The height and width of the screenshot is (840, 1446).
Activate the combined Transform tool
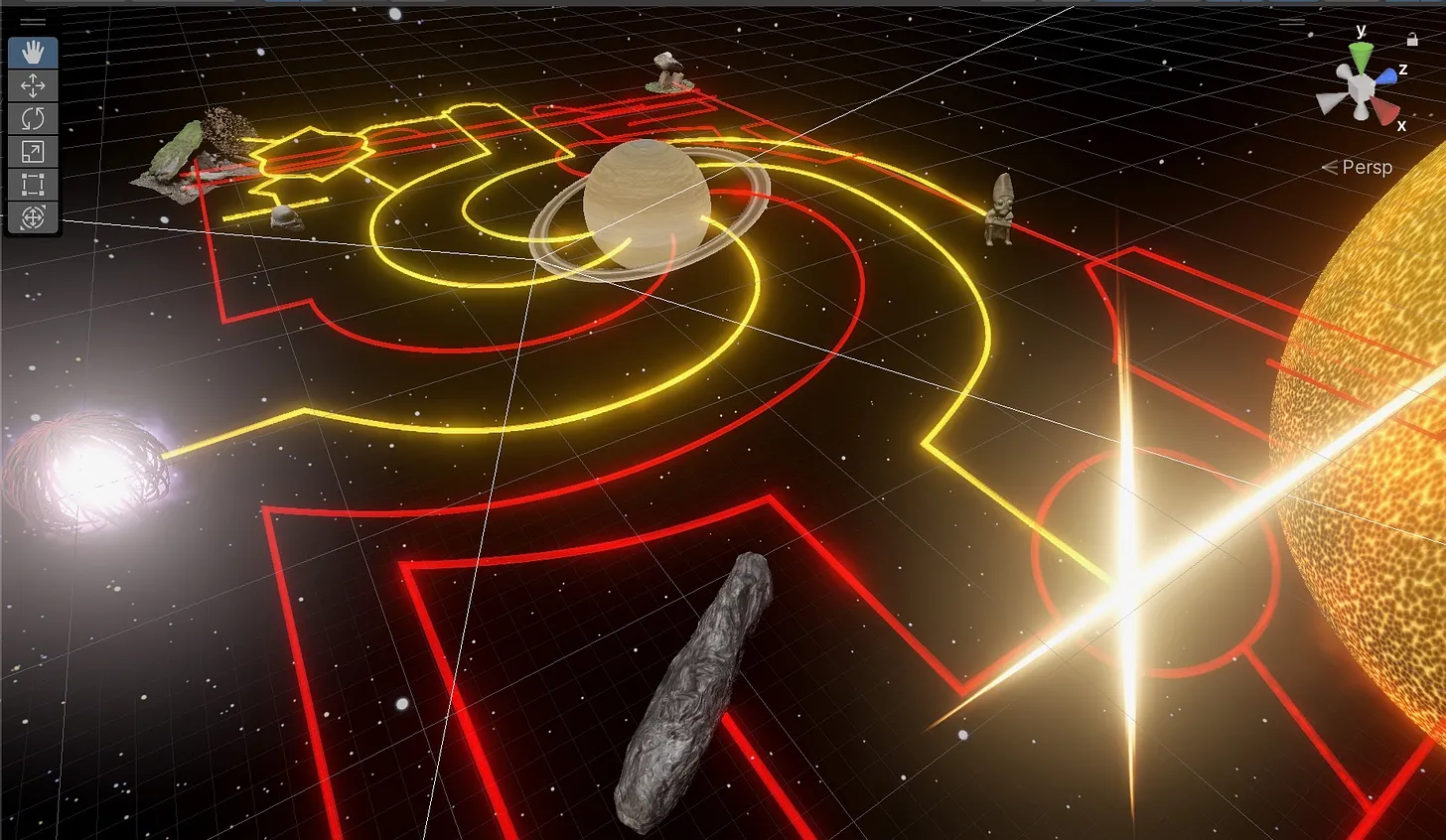point(33,216)
